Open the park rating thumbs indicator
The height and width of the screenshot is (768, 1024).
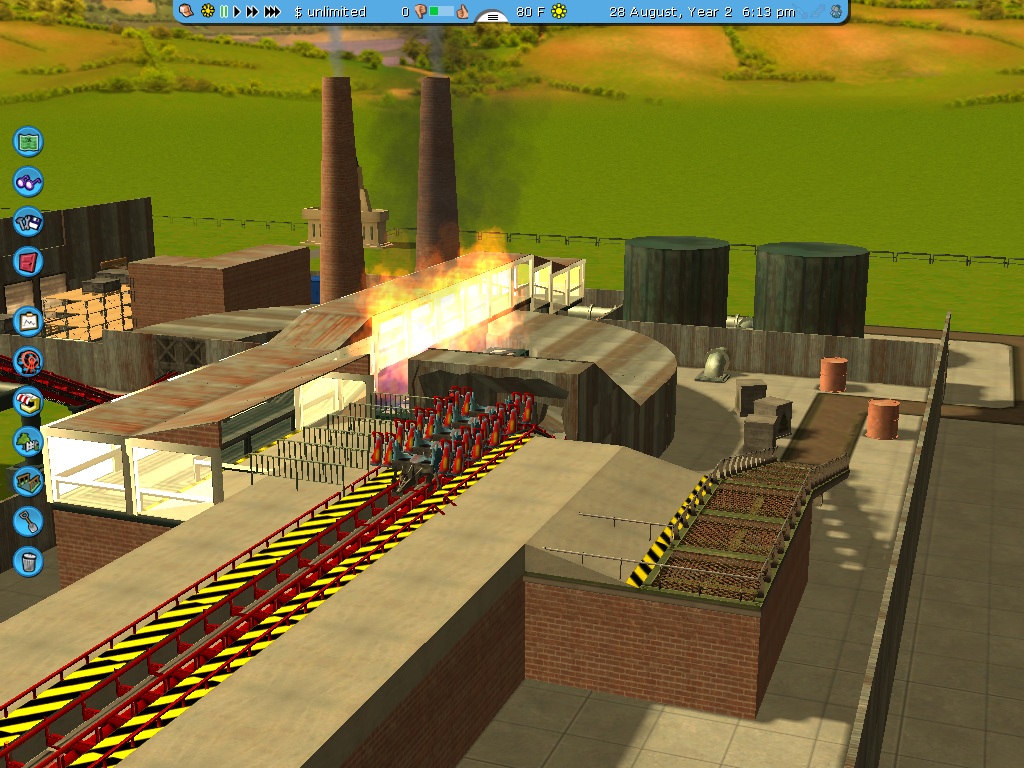441,12
